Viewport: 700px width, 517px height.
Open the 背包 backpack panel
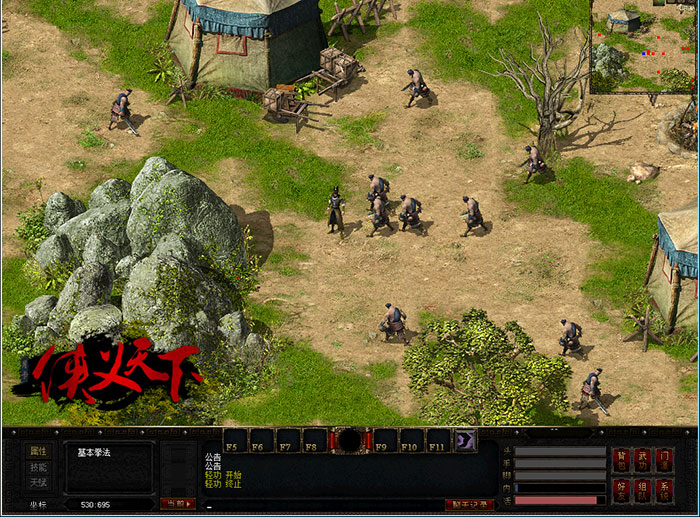(x=621, y=461)
